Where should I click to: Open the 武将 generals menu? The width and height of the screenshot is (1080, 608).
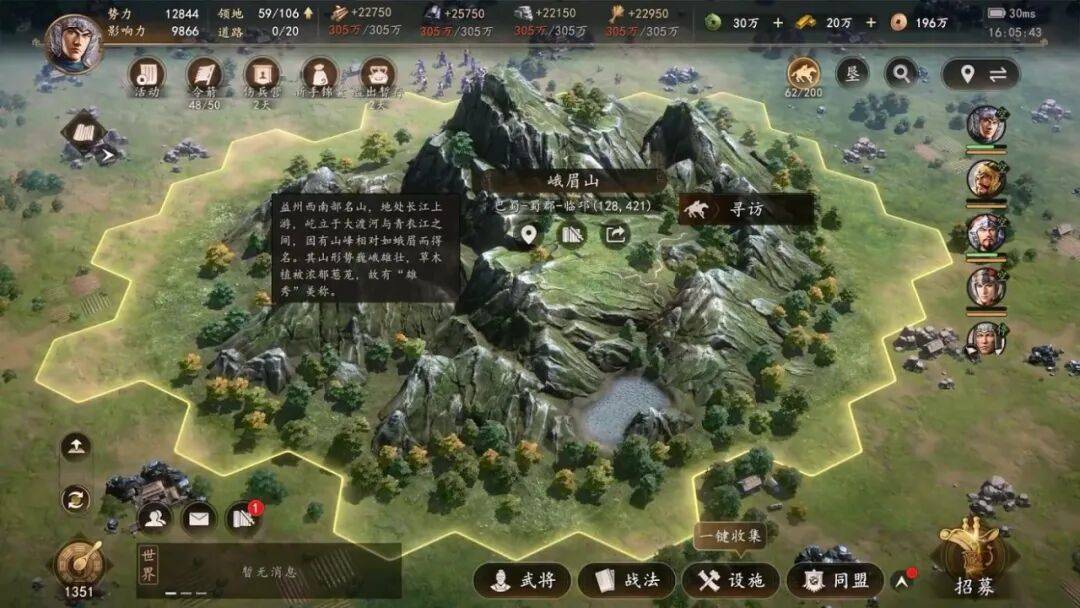[521, 580]
